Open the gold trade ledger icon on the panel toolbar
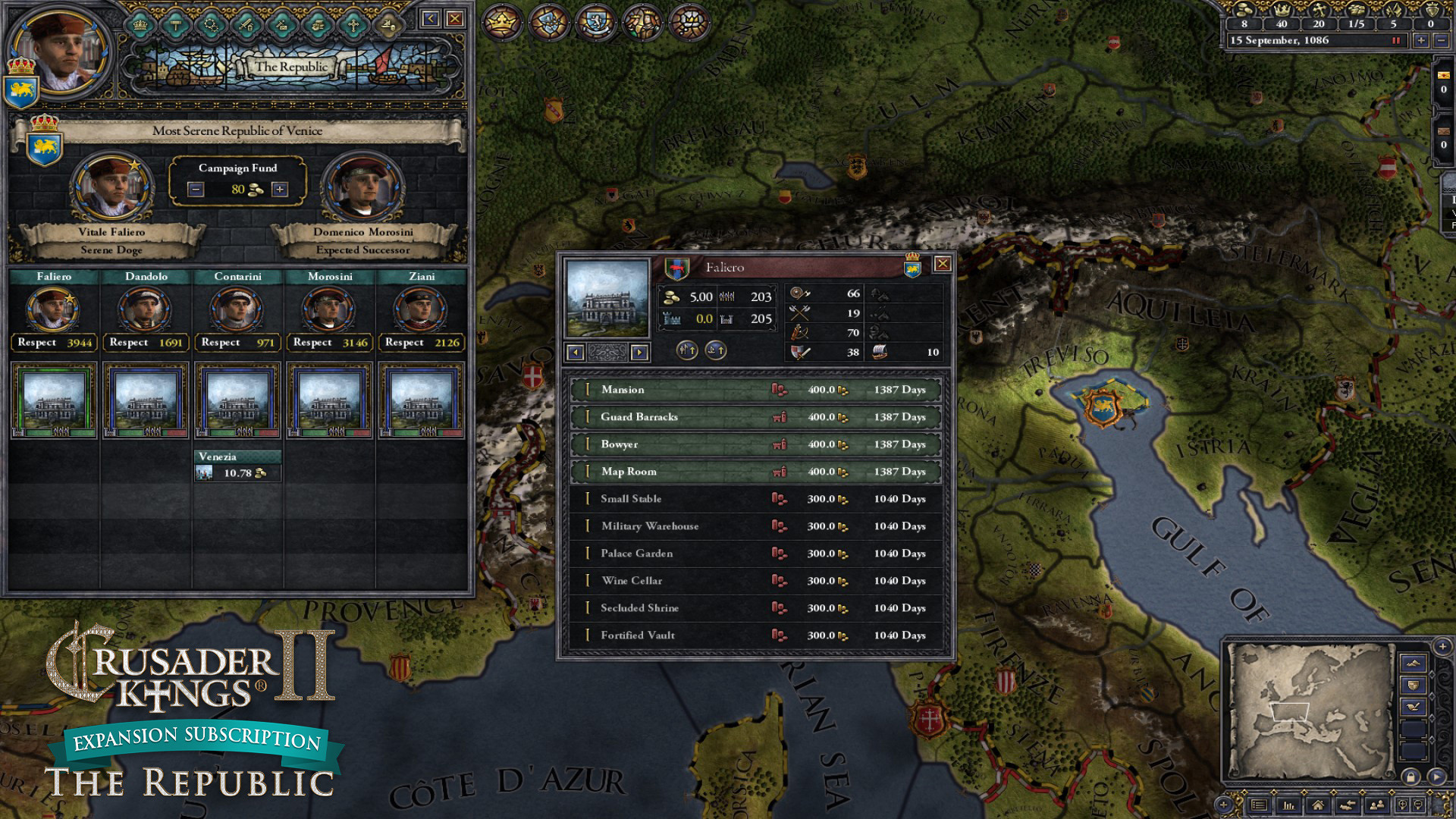This screenshot has height=819, width=1456. (x=391, y=25)
